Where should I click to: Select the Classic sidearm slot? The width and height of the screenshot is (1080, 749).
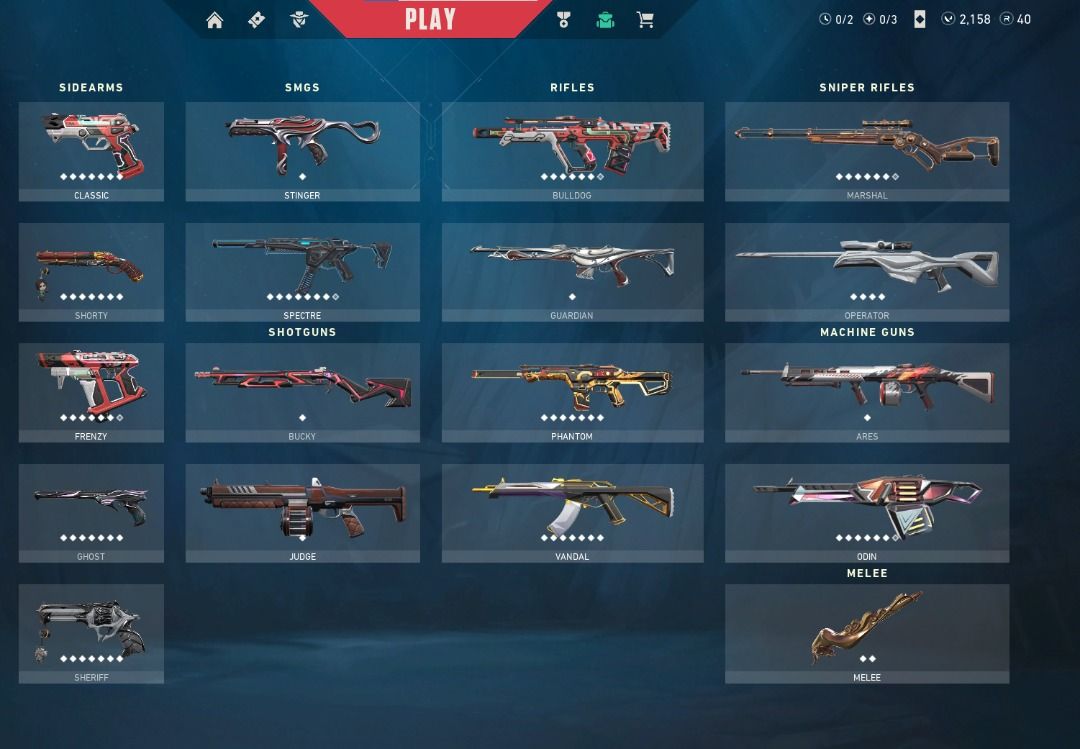tap(91, 150)
